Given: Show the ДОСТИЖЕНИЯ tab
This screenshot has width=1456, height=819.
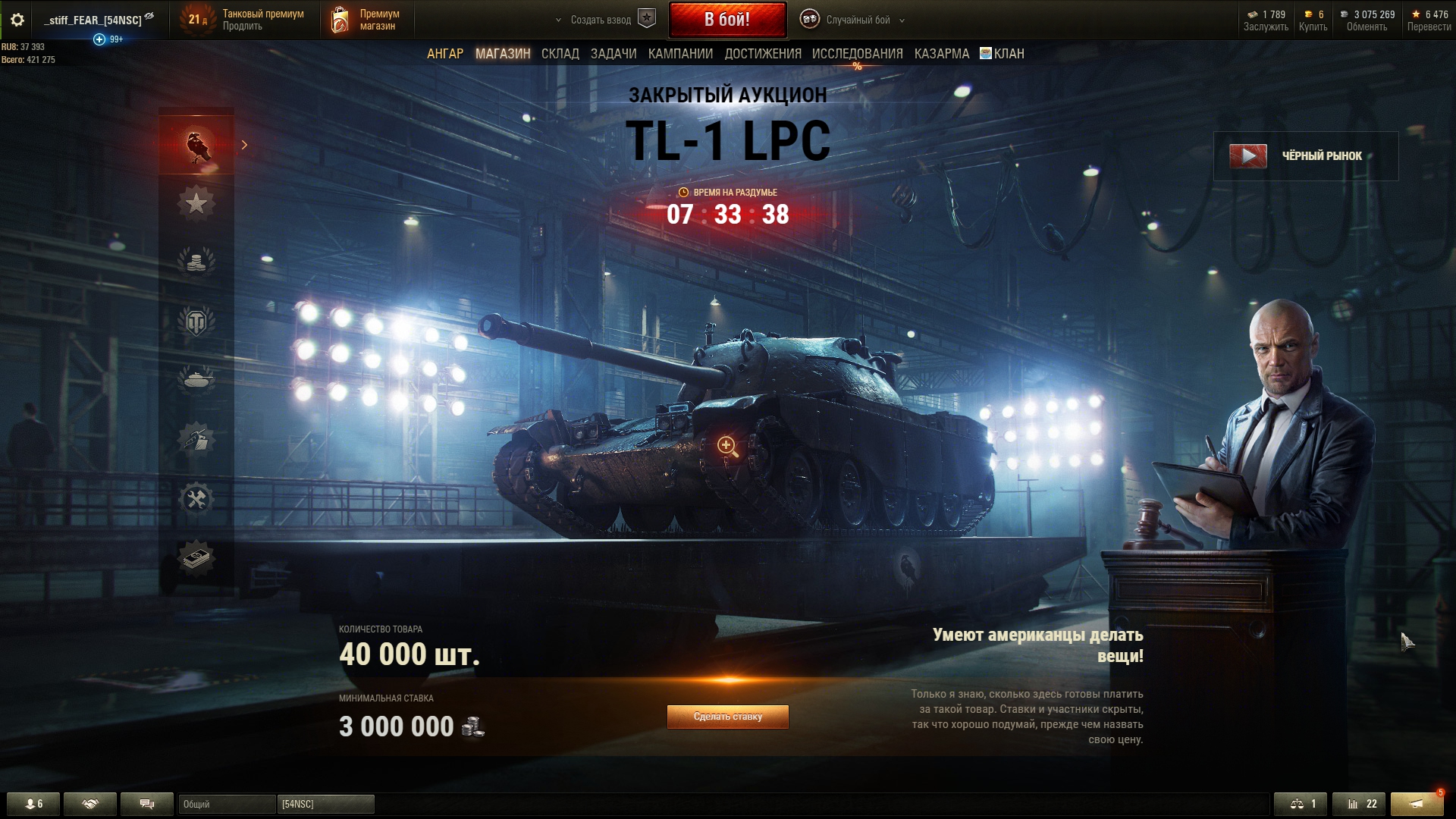Looking at the screenshot, I should [x=763, y=54].
